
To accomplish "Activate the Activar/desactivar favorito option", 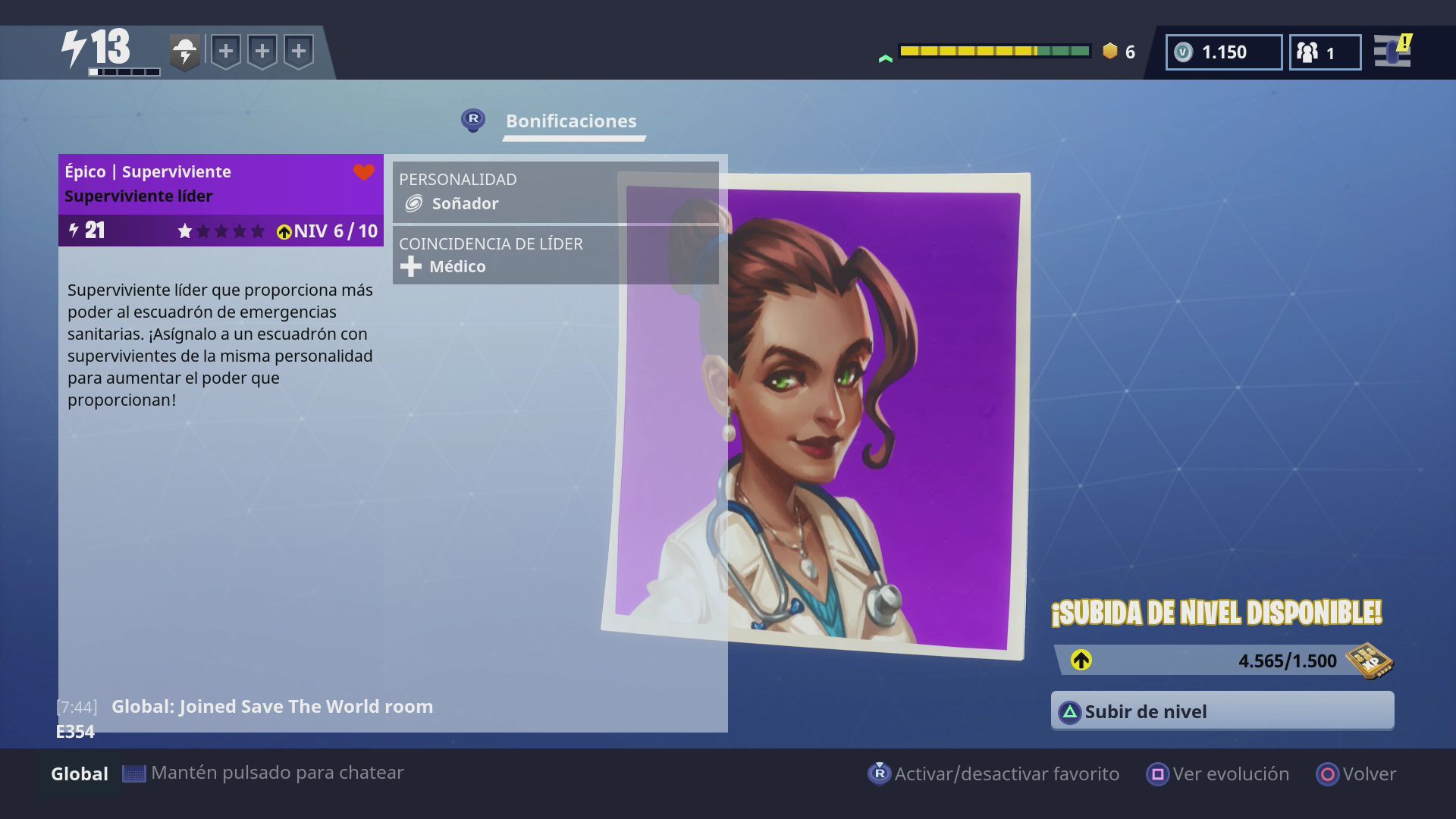I will 994,773.
